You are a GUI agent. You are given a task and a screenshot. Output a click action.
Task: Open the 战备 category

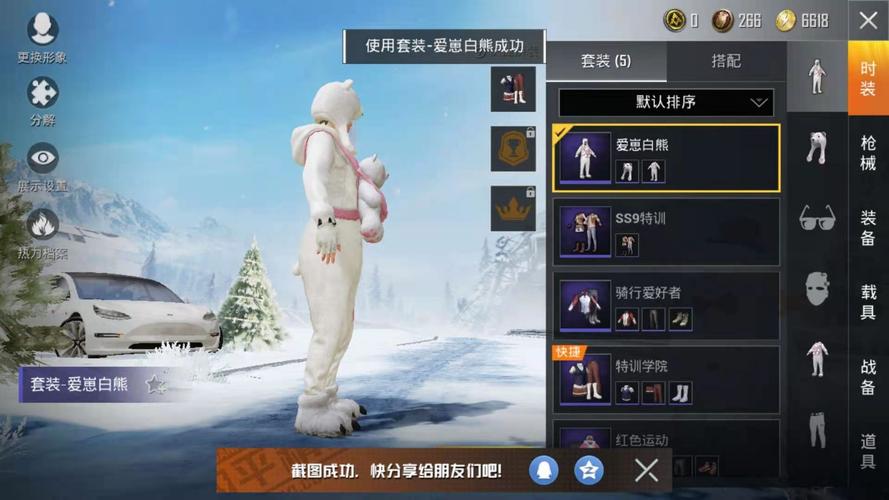pyautogui.click(x=868, y=376)
